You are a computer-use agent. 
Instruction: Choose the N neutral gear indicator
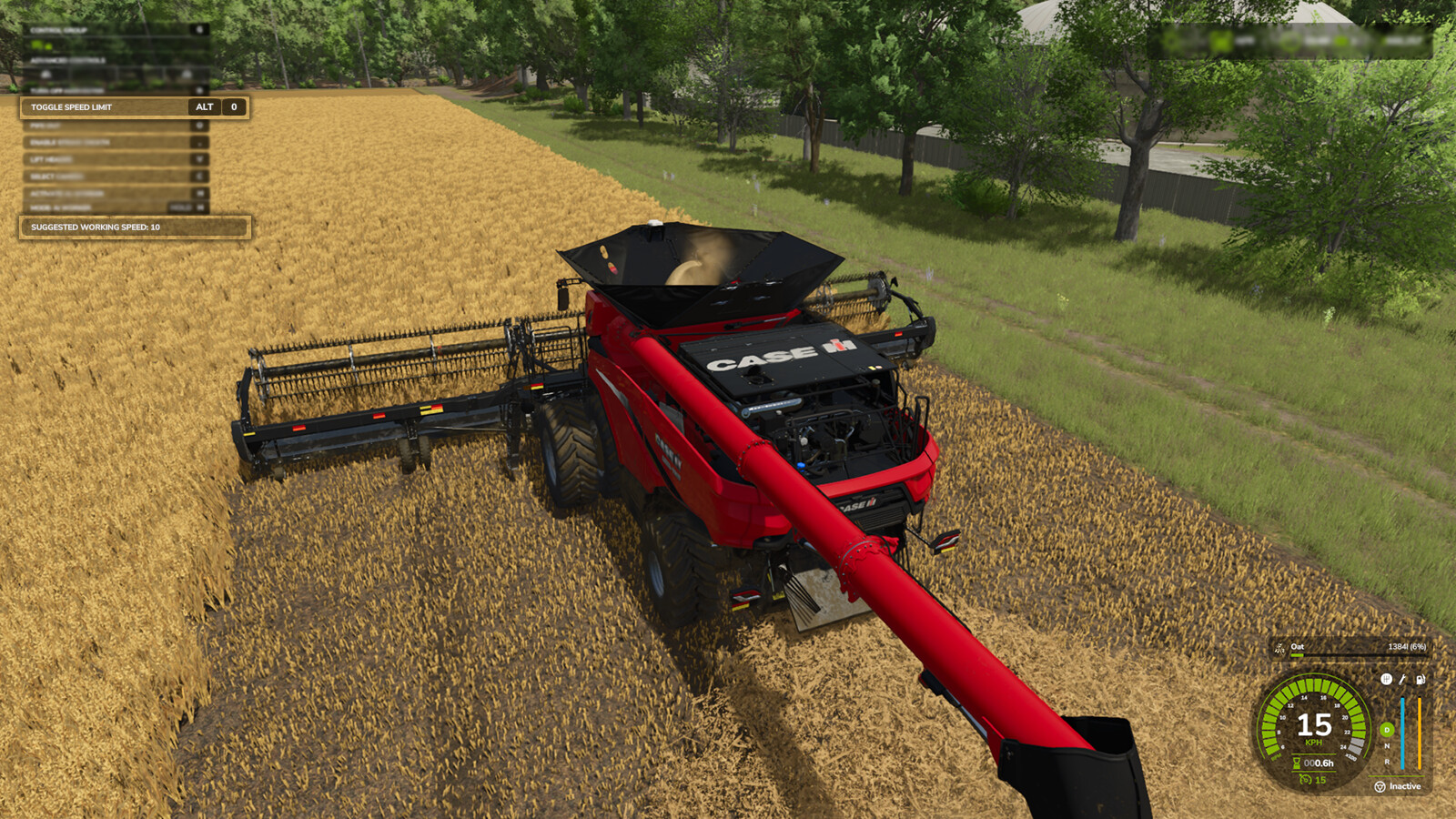click(1387, 746)
